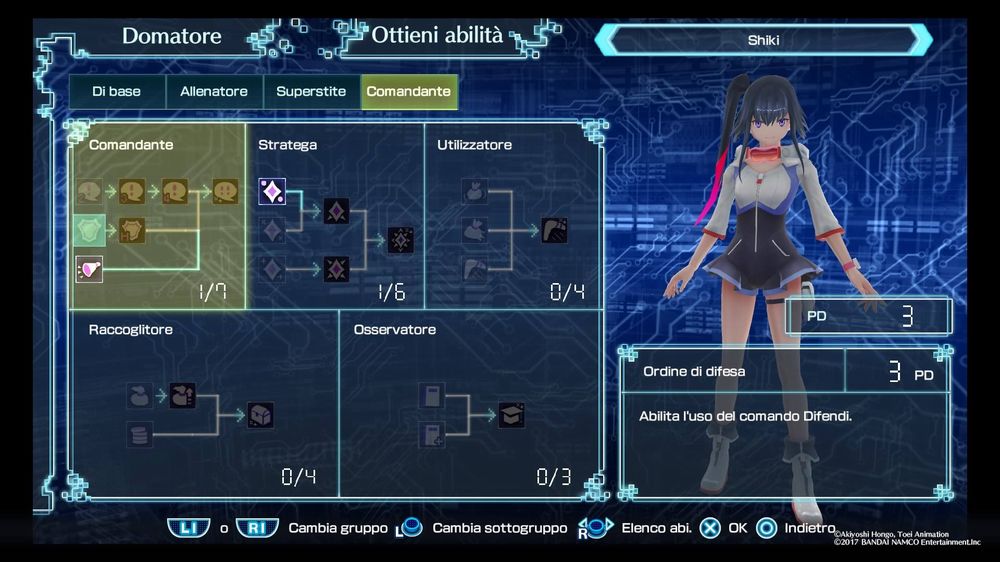Select the final Utilizzatore skill icon
Viewport: 1000px width, 562px height.
[x=554, y=230]
